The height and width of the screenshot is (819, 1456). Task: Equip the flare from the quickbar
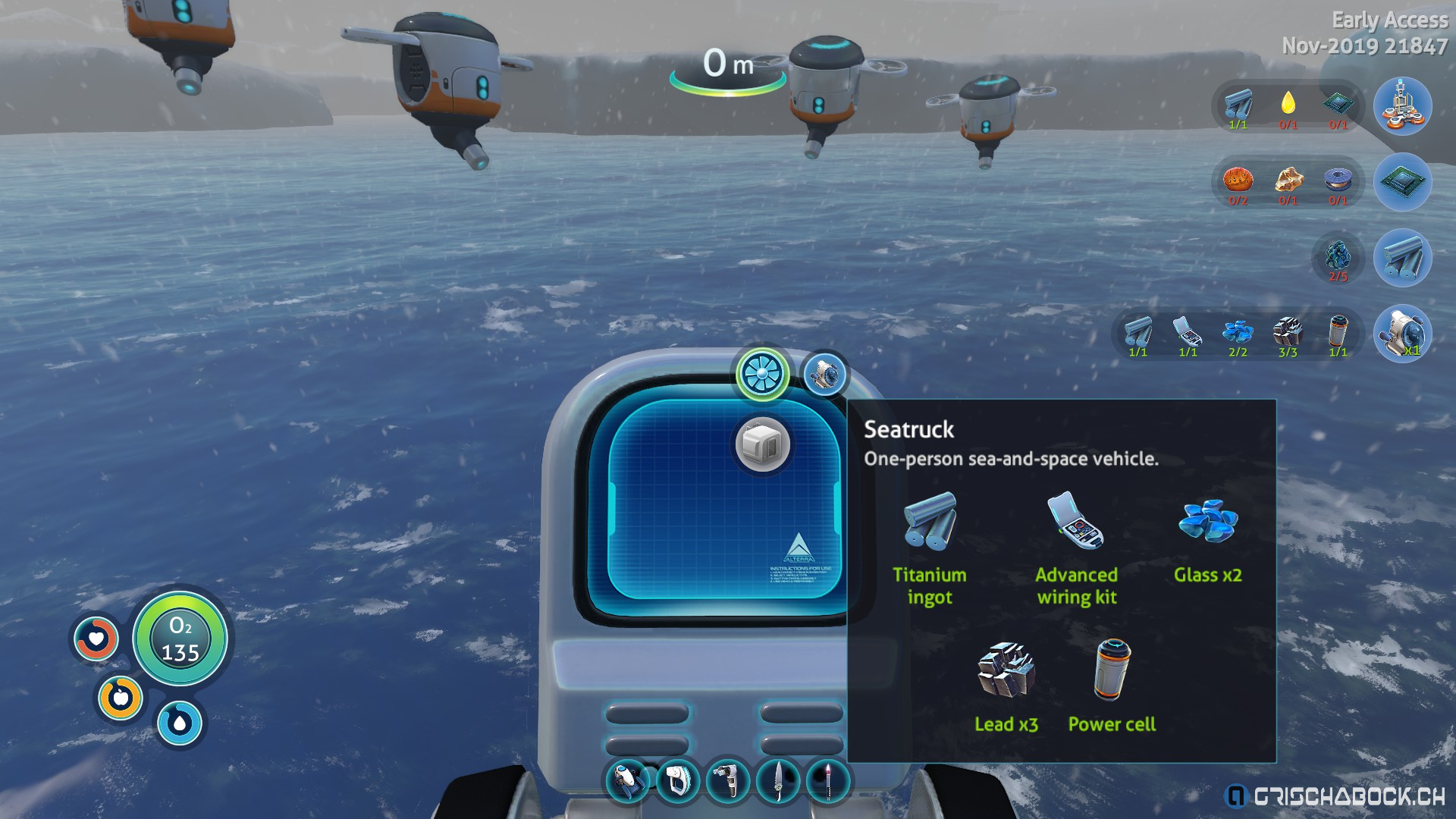[x=828, y=780]
